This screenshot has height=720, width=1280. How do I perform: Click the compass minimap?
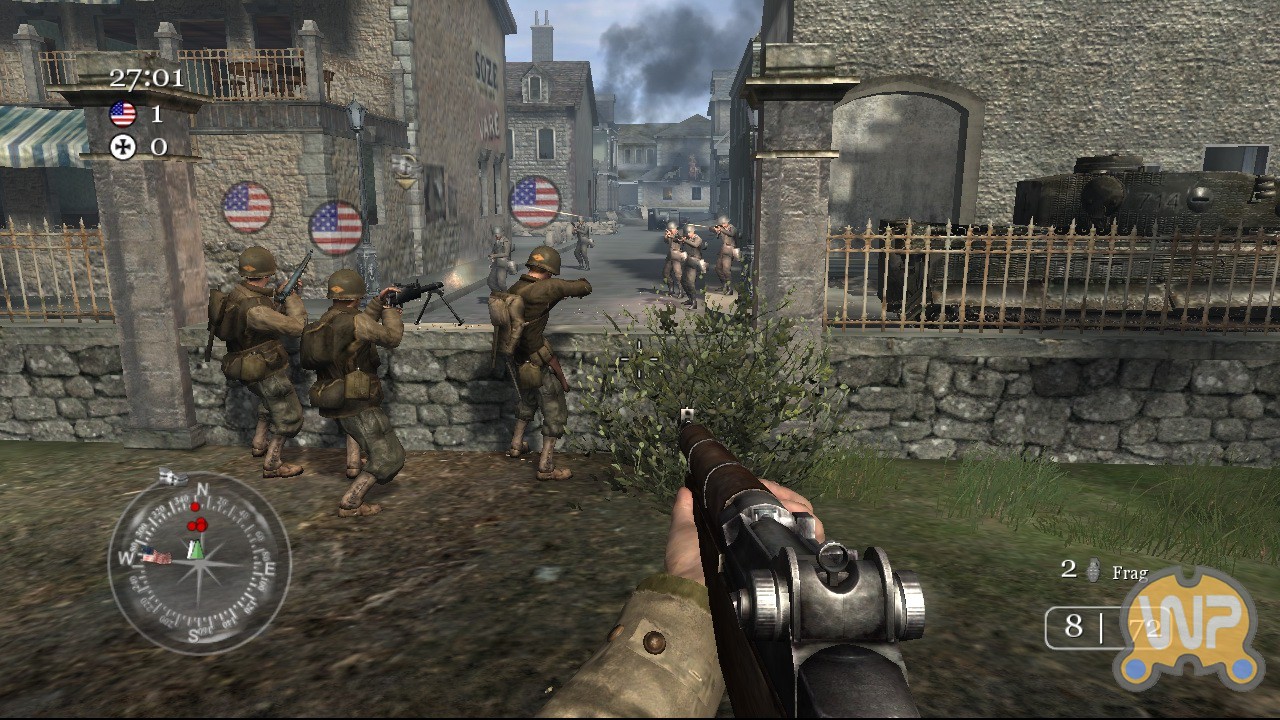199,563
